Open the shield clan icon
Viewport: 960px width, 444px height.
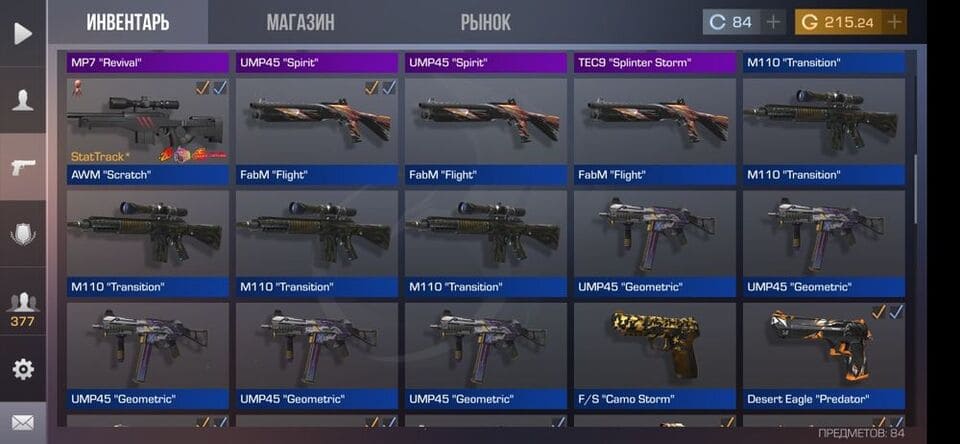coord(22,234)
